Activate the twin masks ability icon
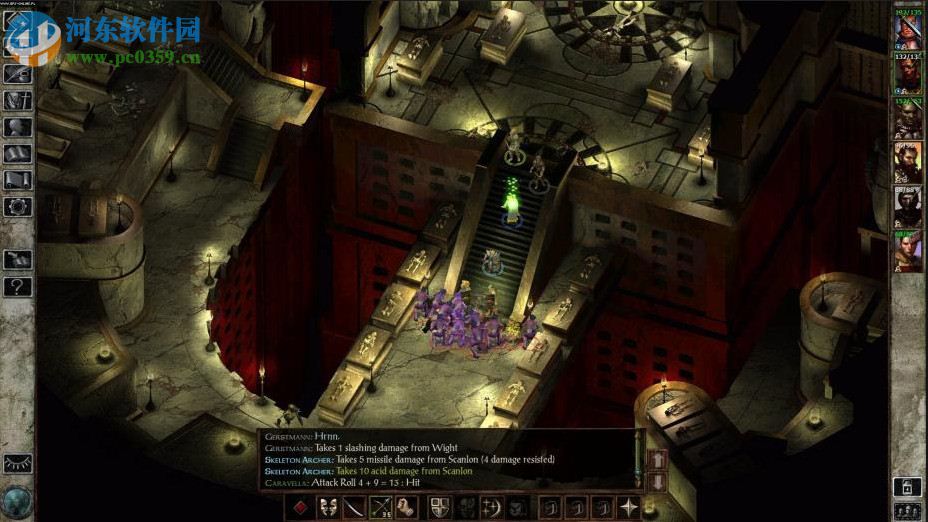The width and height of the screenshot is (928, 522). [x=327, y=507]
